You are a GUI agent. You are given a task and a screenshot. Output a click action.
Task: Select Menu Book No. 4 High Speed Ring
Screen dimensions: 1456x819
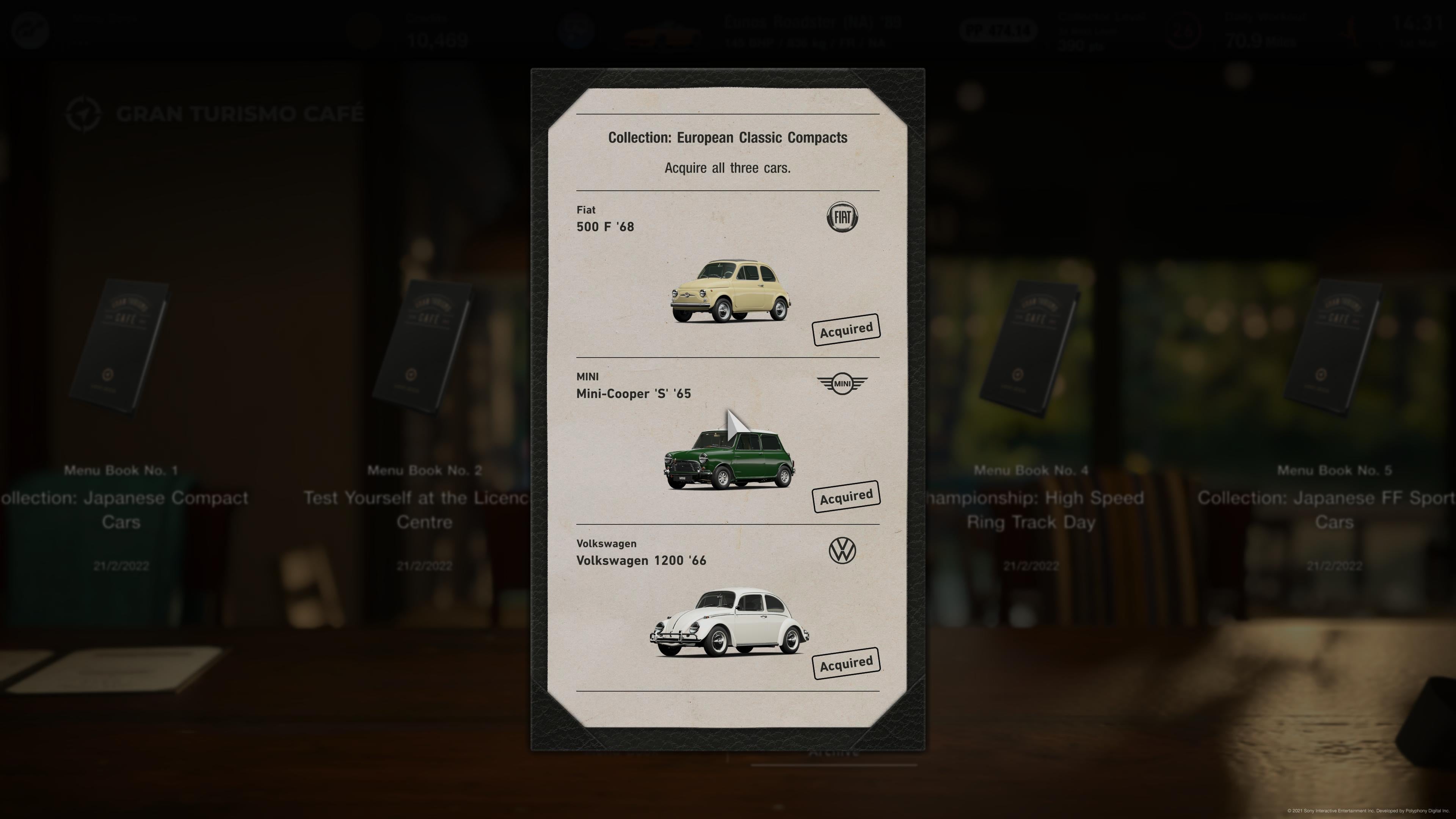tap(1031, 348)
